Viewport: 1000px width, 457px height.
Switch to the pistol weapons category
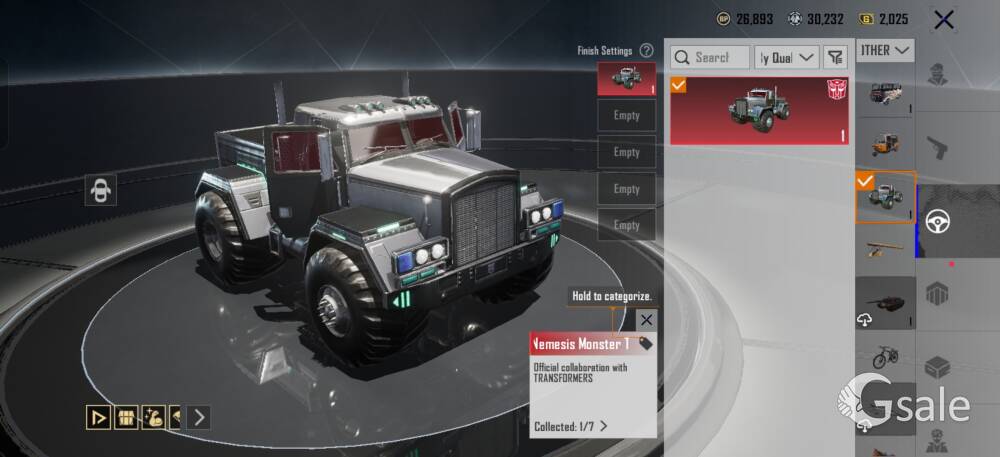pos(938,146)
